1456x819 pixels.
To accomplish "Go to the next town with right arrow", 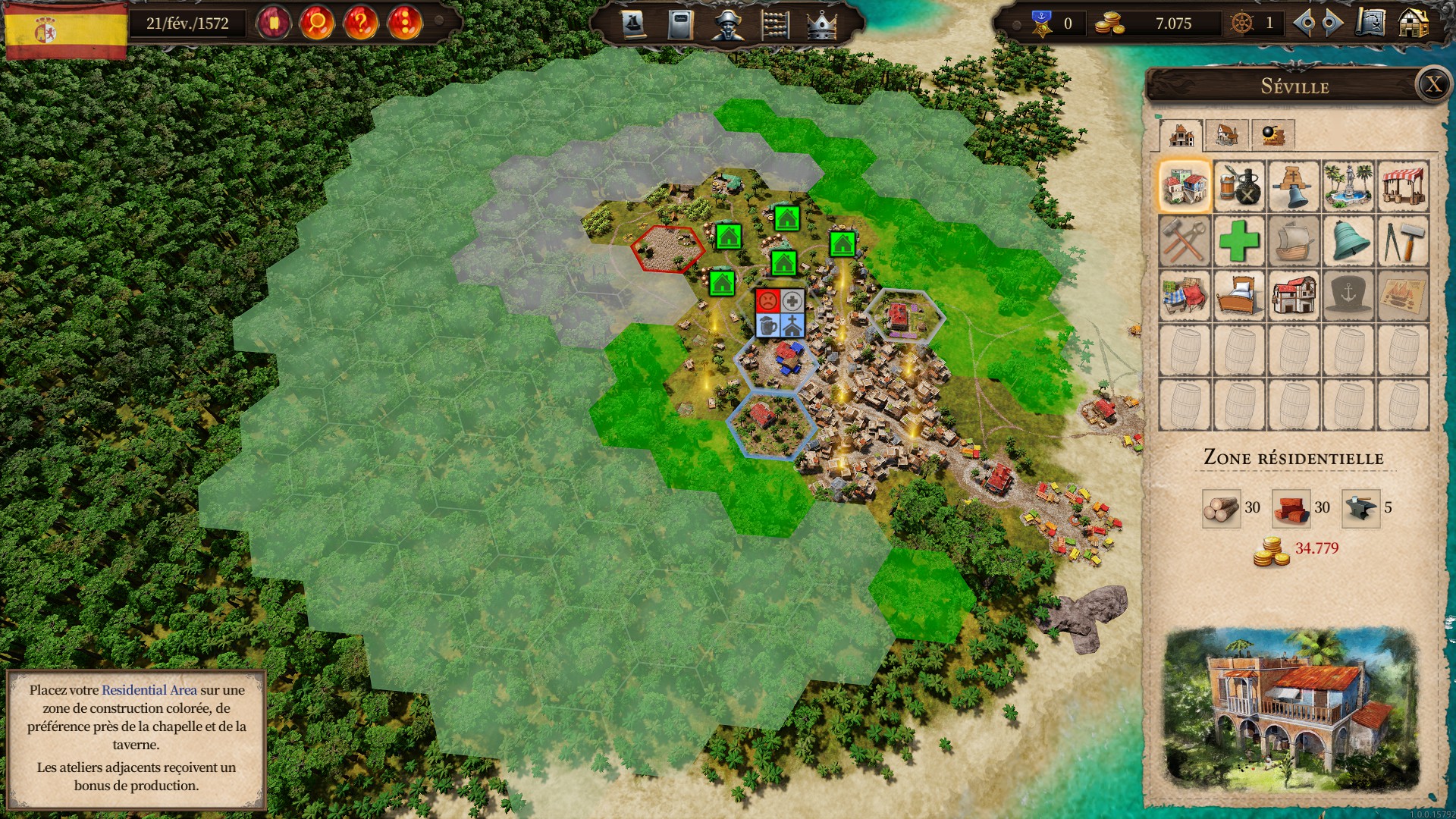I will tap(1332, 24).
